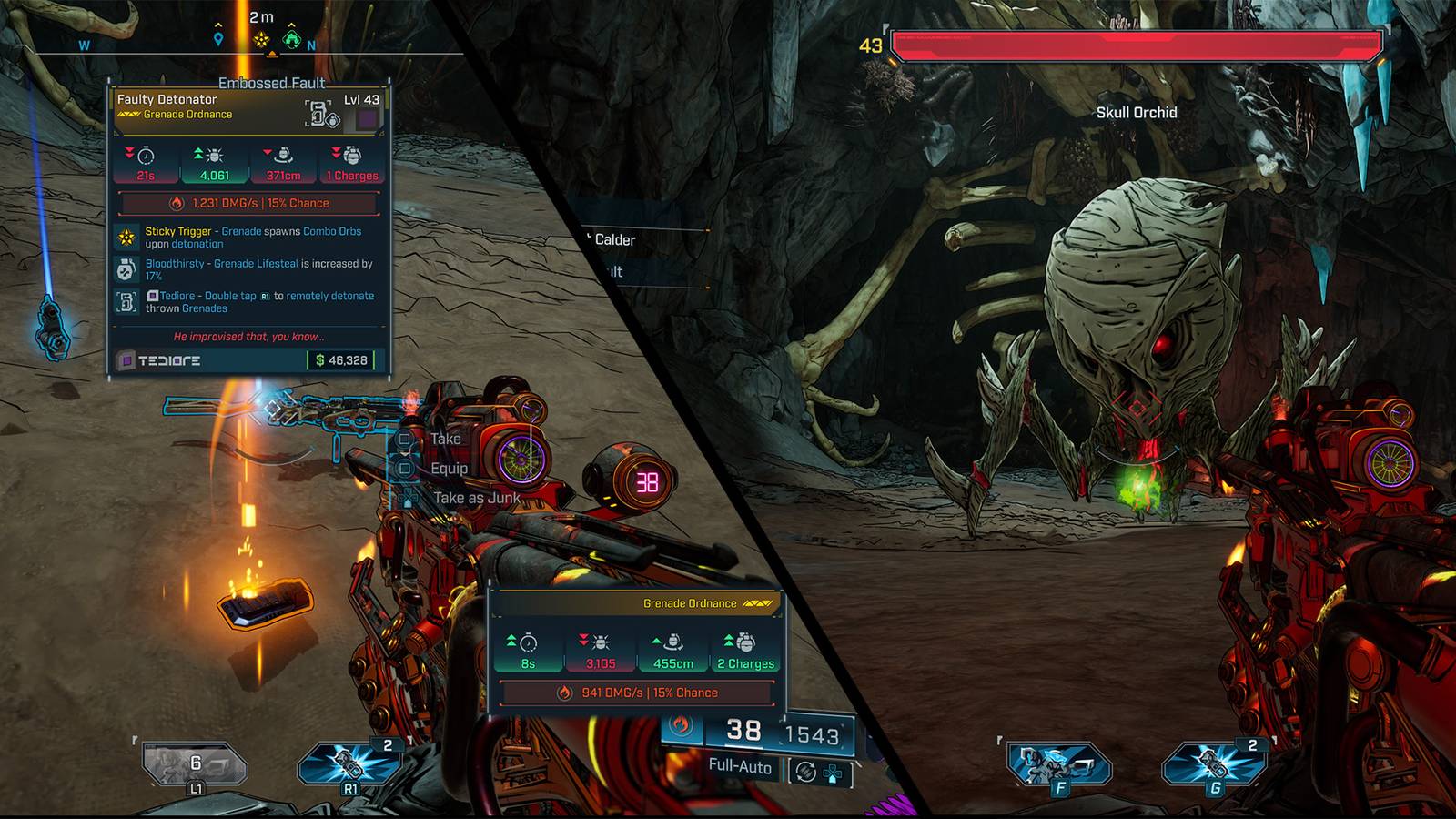Click the fire element icon by ammo
1456x819 pixels.
click(x=681, y=725)
